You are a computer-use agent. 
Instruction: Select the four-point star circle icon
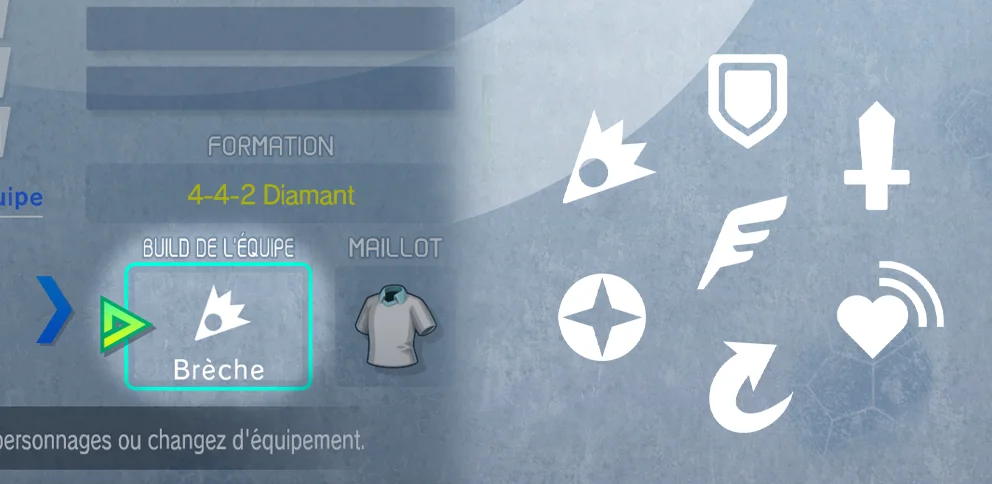pos(602,319)
